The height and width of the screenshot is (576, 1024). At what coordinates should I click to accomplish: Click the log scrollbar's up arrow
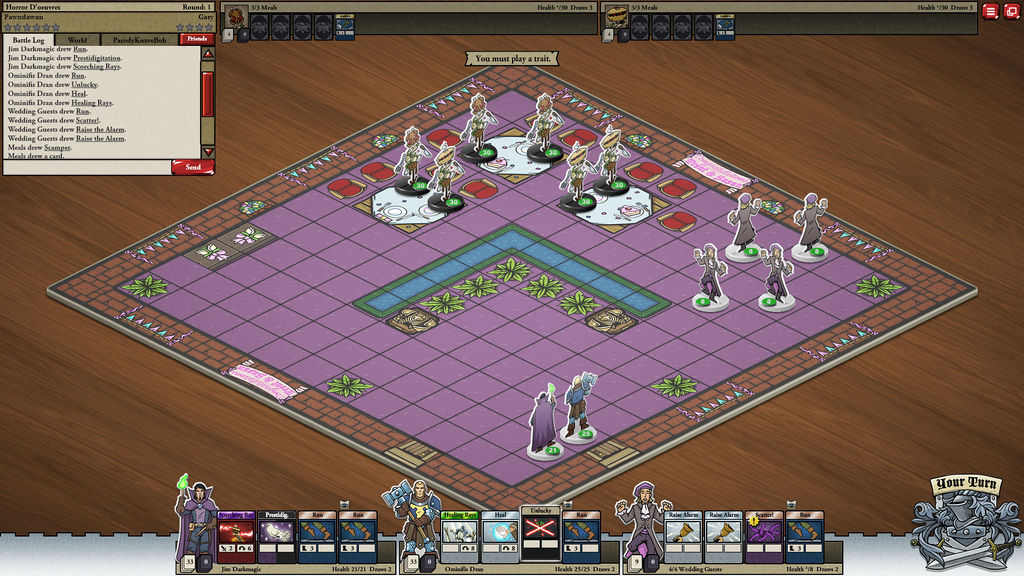(x=208, y=51)
